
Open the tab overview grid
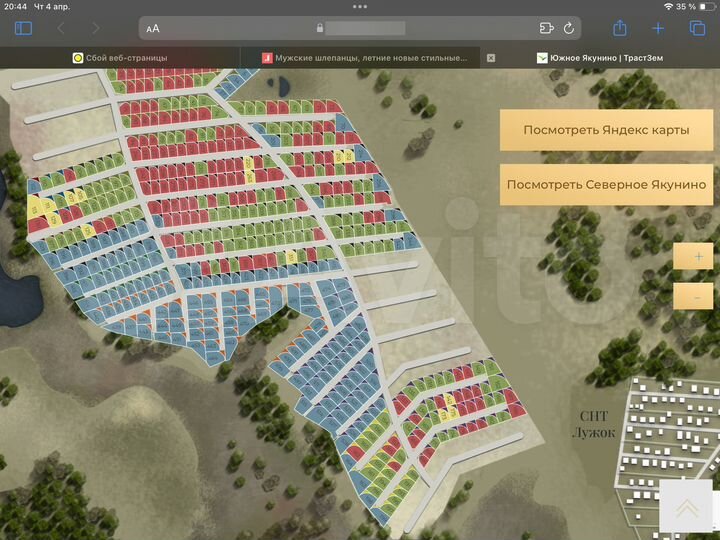697,28
